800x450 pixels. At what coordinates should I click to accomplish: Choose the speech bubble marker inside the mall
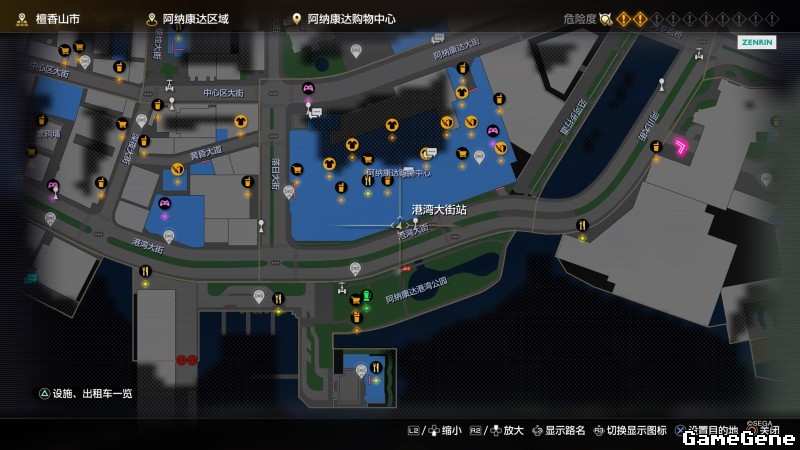tap(428, 153)
